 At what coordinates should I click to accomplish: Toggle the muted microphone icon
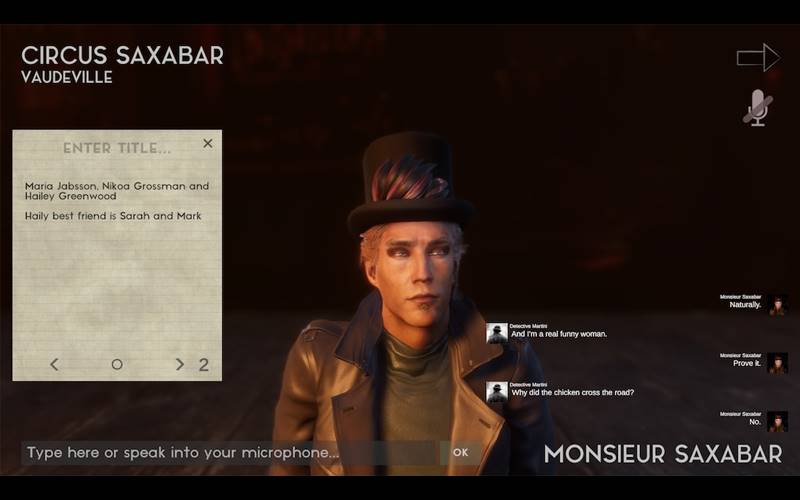758,108
